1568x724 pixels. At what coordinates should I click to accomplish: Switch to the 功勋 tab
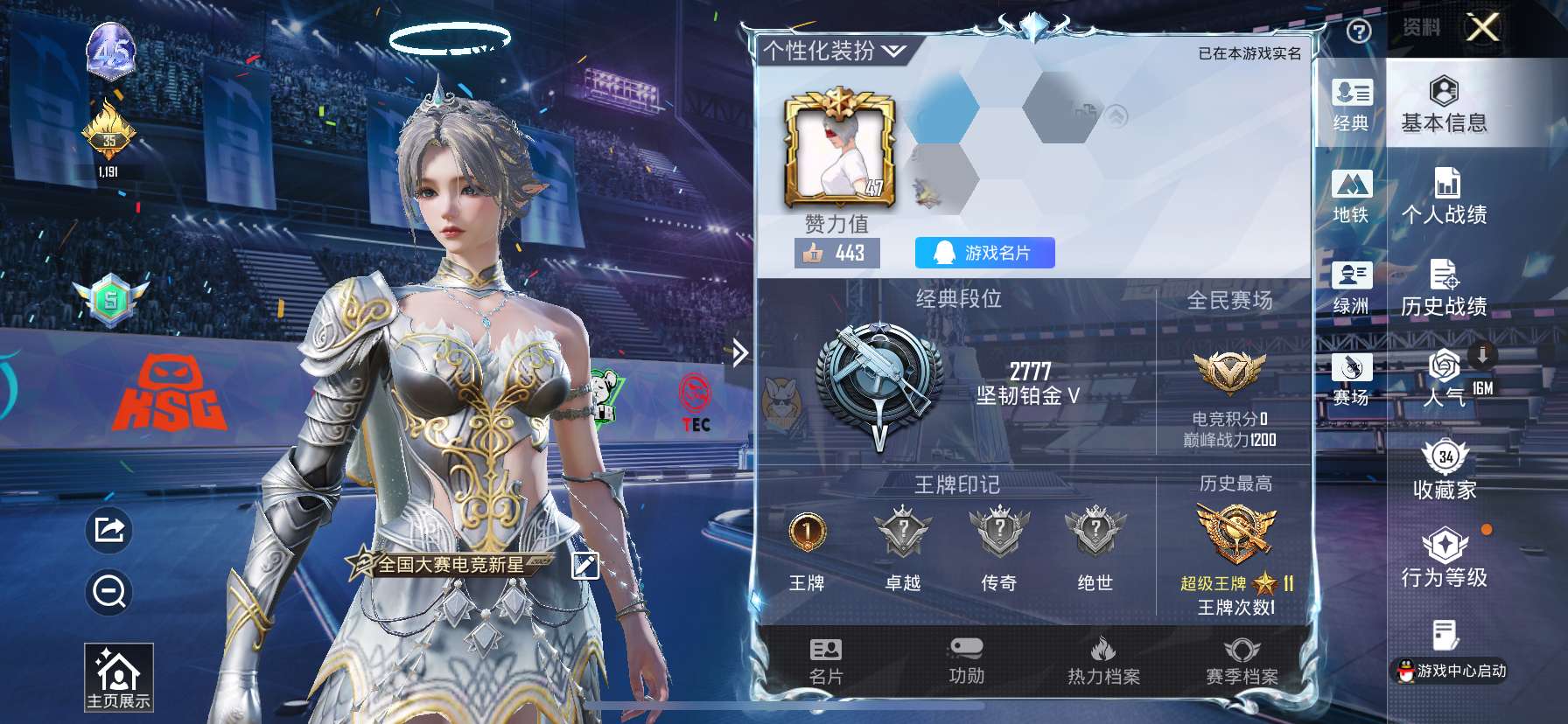967,662
